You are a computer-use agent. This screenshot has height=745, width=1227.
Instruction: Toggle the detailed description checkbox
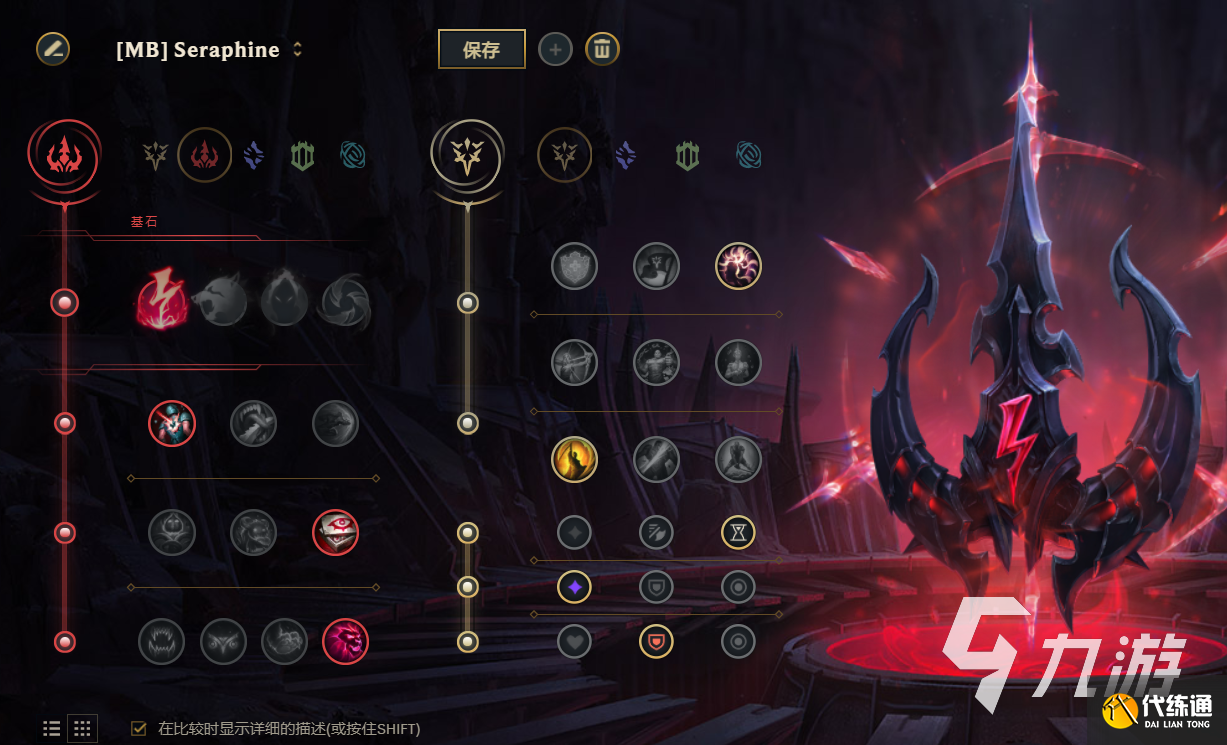[x=139, y=729]
